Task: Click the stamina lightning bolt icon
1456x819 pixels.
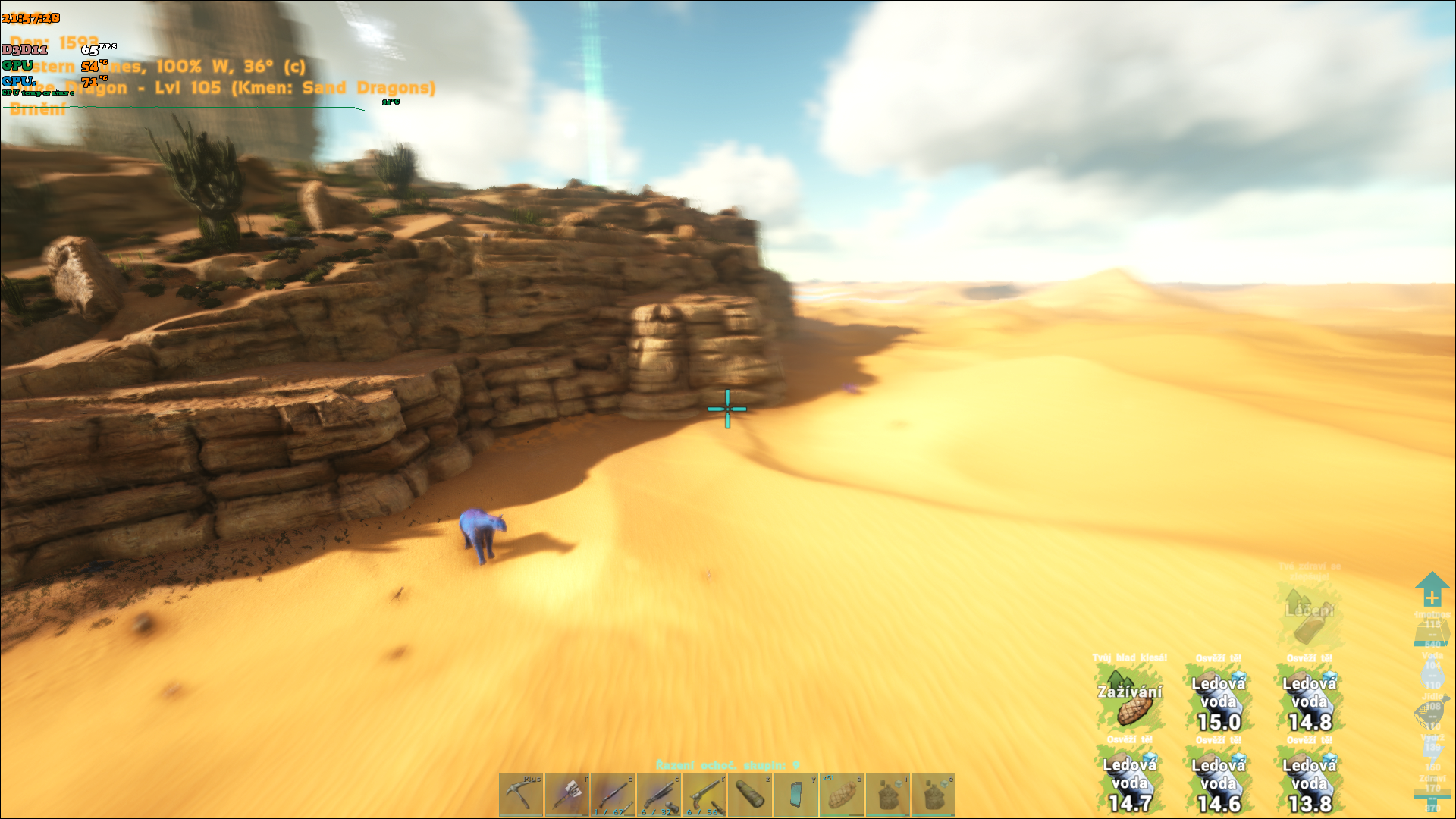Action: (x=1432, y=752)
